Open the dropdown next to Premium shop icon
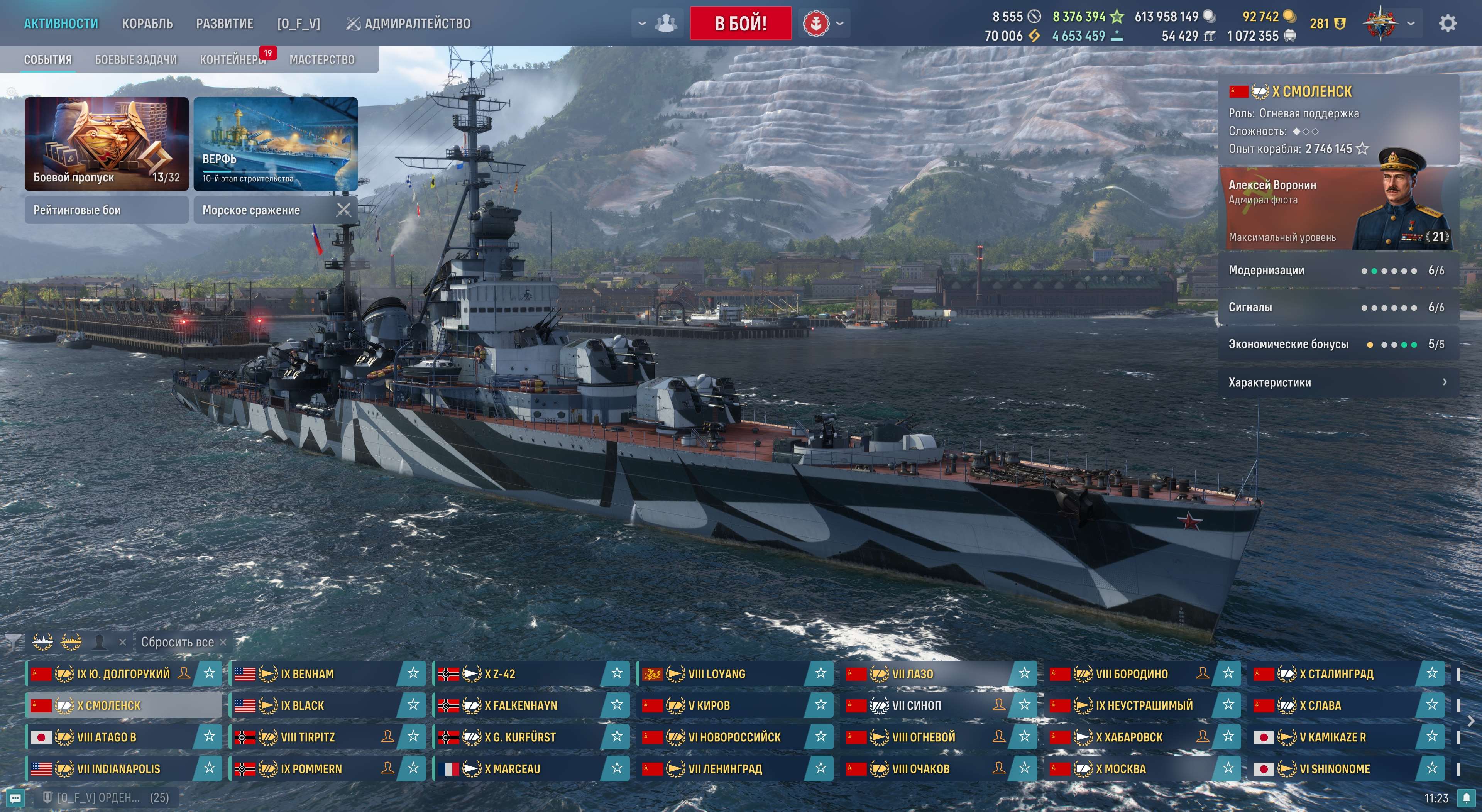This screenshot has height=812, width=1482. [839, 23]
